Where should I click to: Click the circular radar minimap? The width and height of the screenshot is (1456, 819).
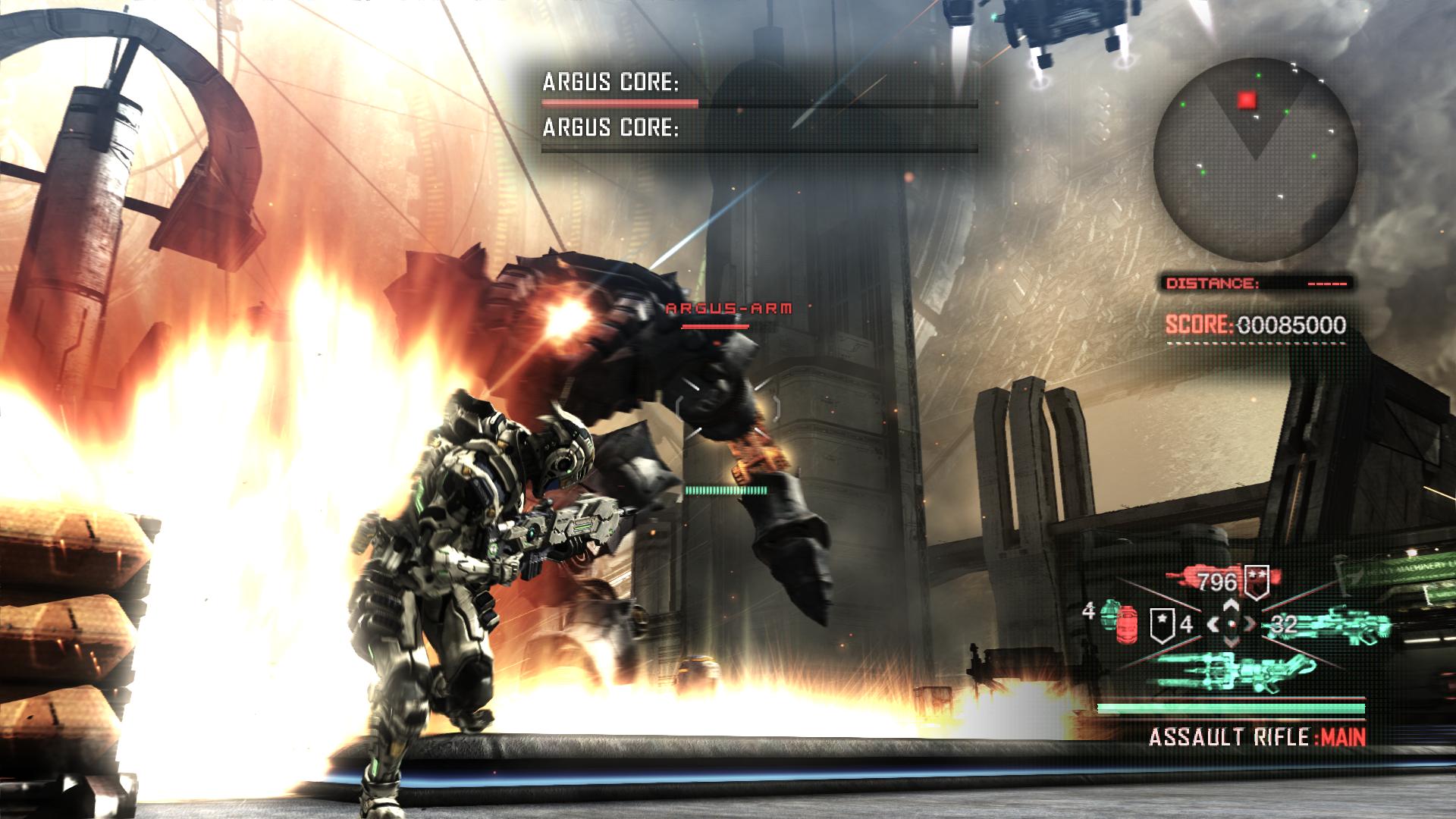click(x=1255, y=155)
